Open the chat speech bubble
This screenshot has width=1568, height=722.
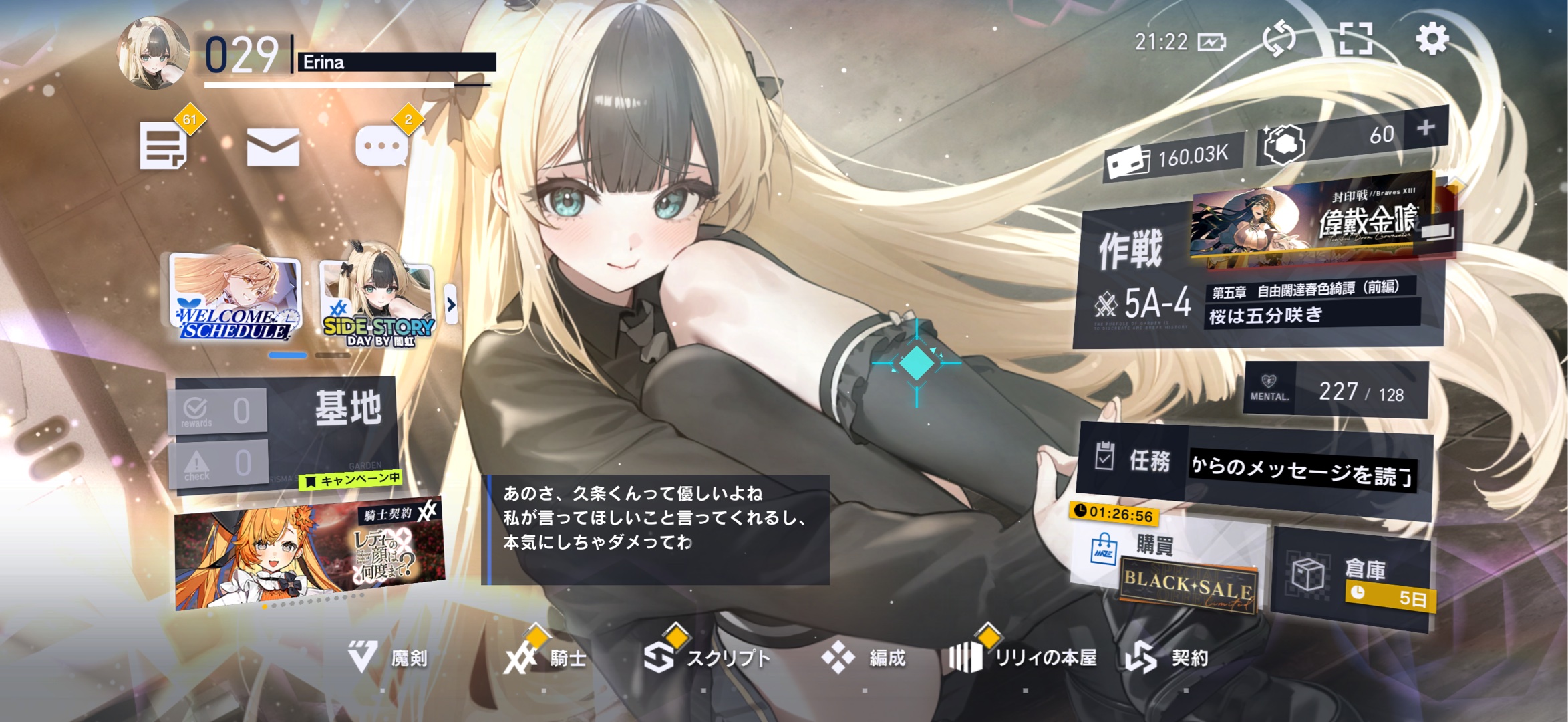click(x=381, y=146)
